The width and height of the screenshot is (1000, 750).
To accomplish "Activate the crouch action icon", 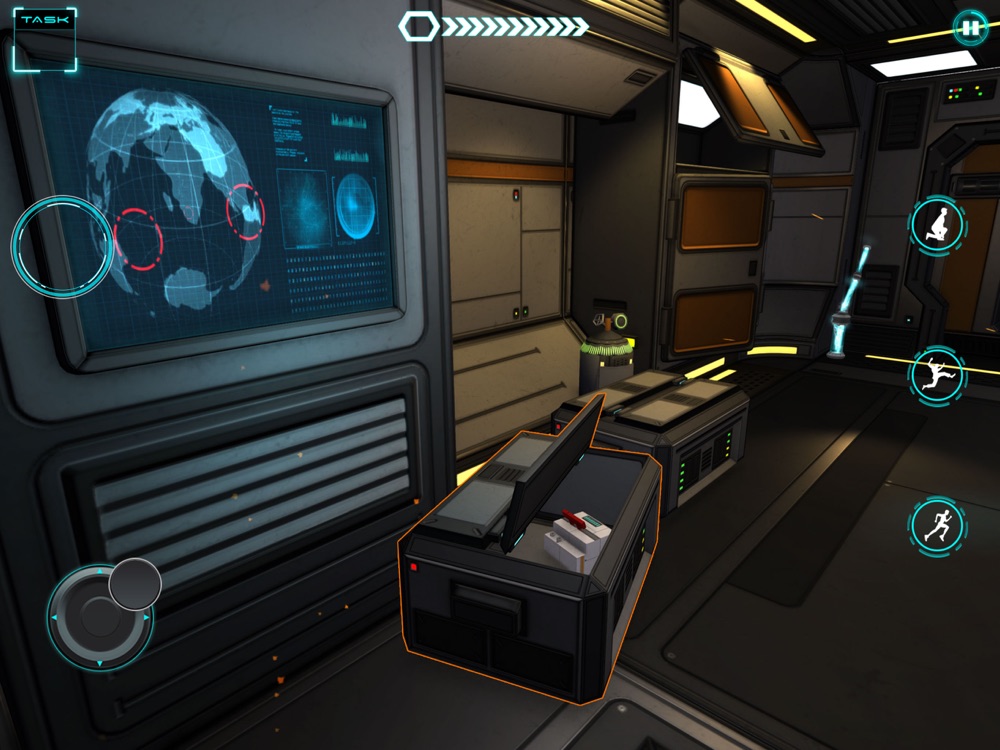I will [x=937, y=225].
